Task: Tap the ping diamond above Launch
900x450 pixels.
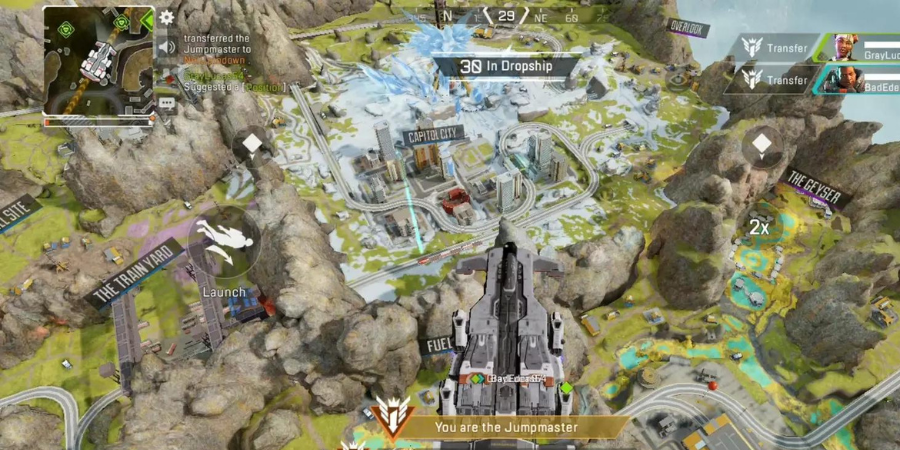Action: coord(252,145)
